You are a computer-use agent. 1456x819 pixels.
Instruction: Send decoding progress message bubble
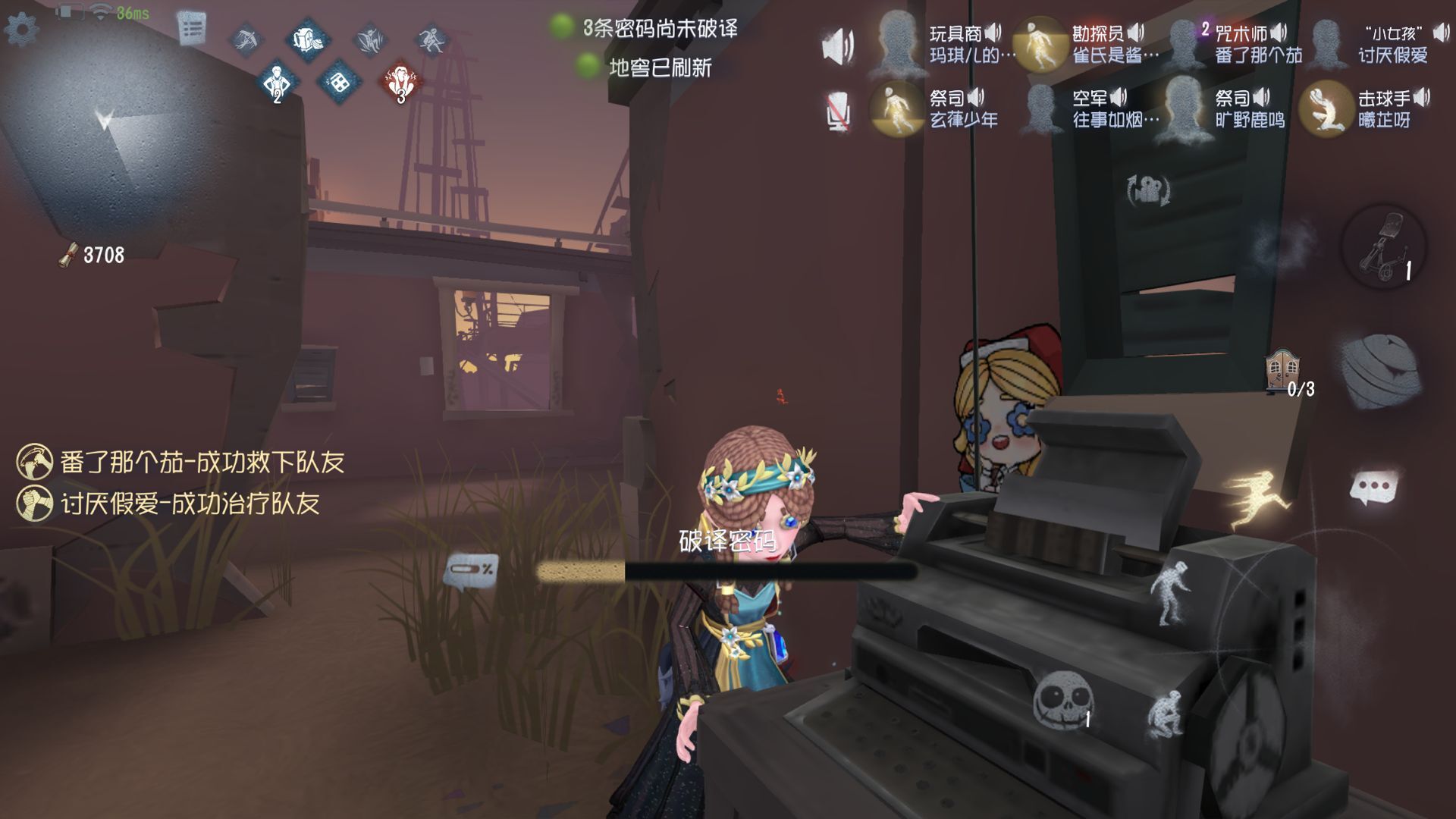pyautogui.click(x=471, y=570)
